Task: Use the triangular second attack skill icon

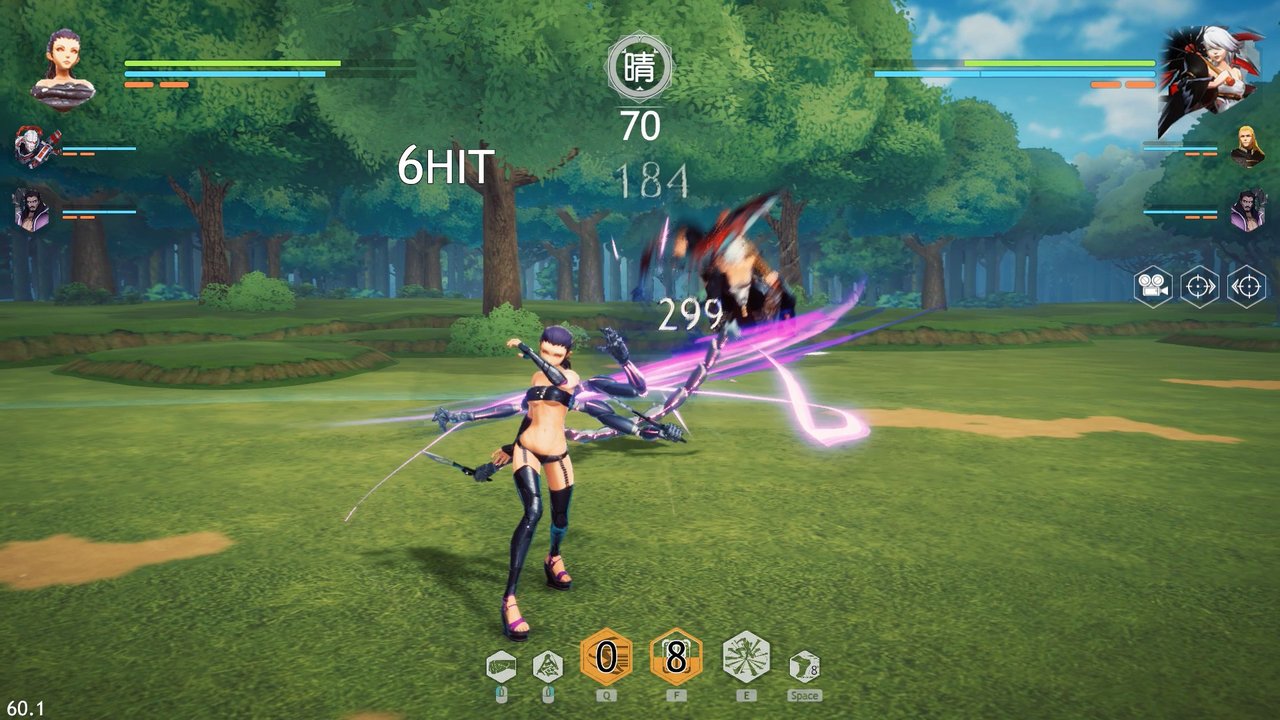Action: pos(547,665)
